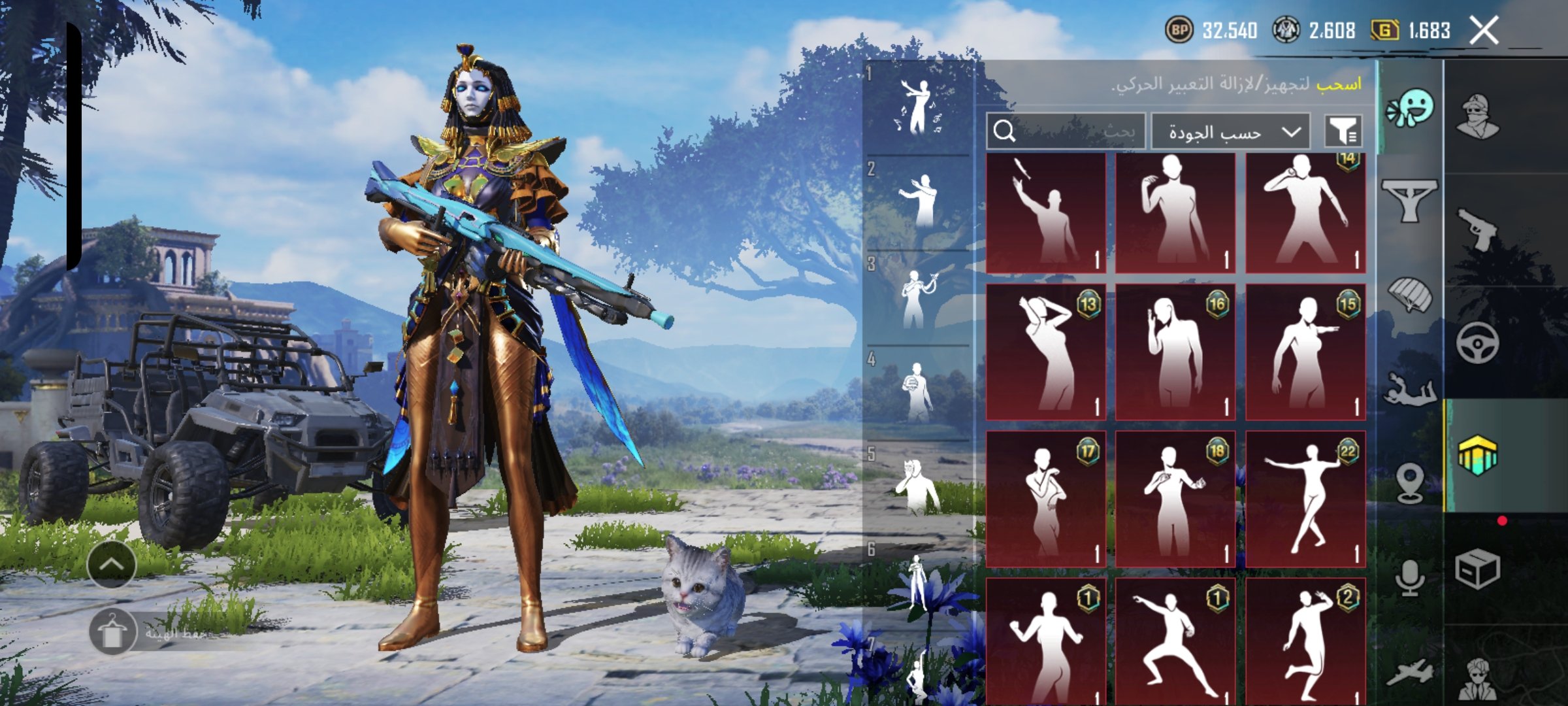Select the emote tile with level 16 badge
1568x706 pixels.
click(1175, 352)
